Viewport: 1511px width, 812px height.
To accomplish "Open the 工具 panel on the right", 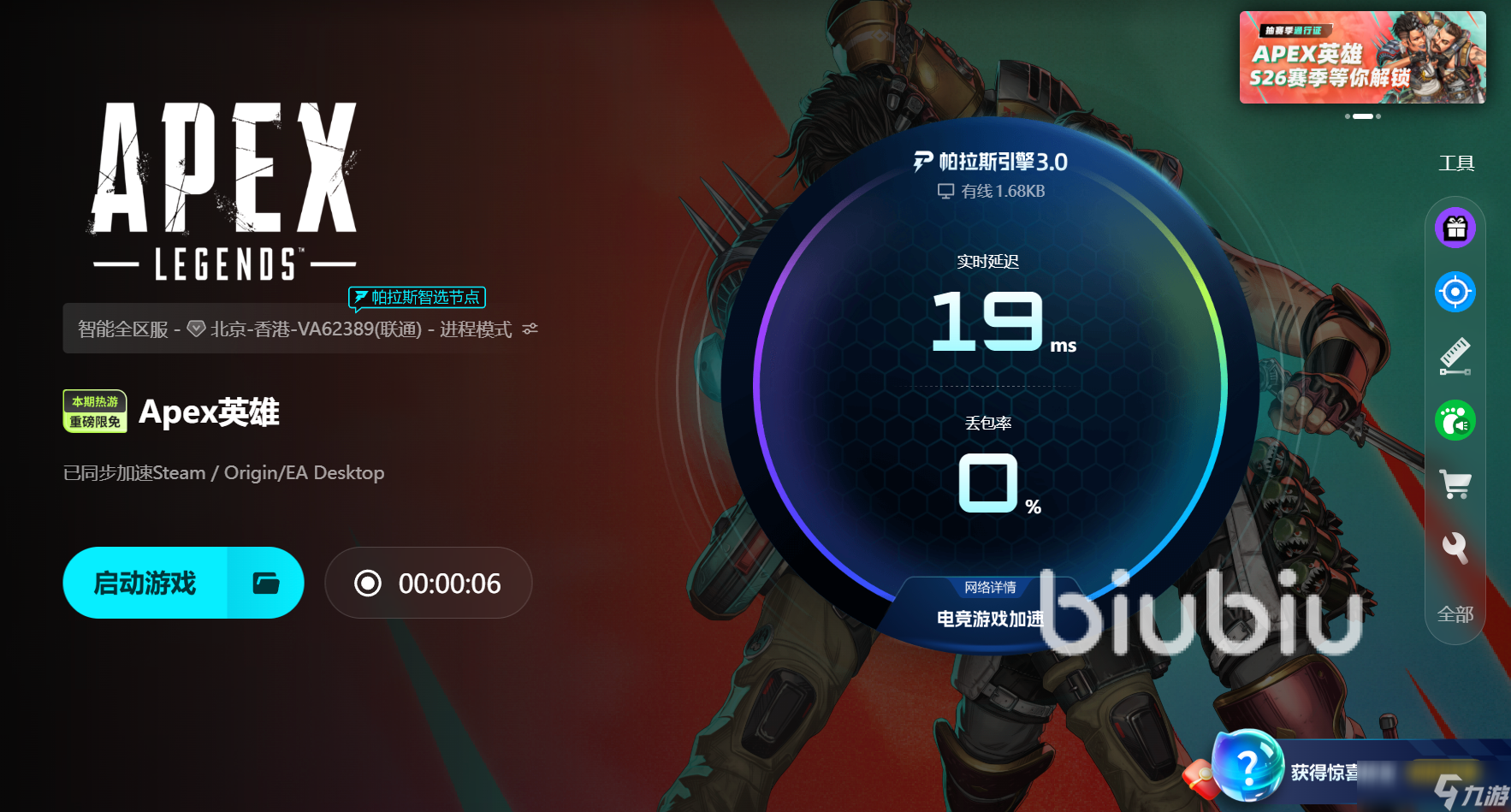I will [x=1457, y=163].
